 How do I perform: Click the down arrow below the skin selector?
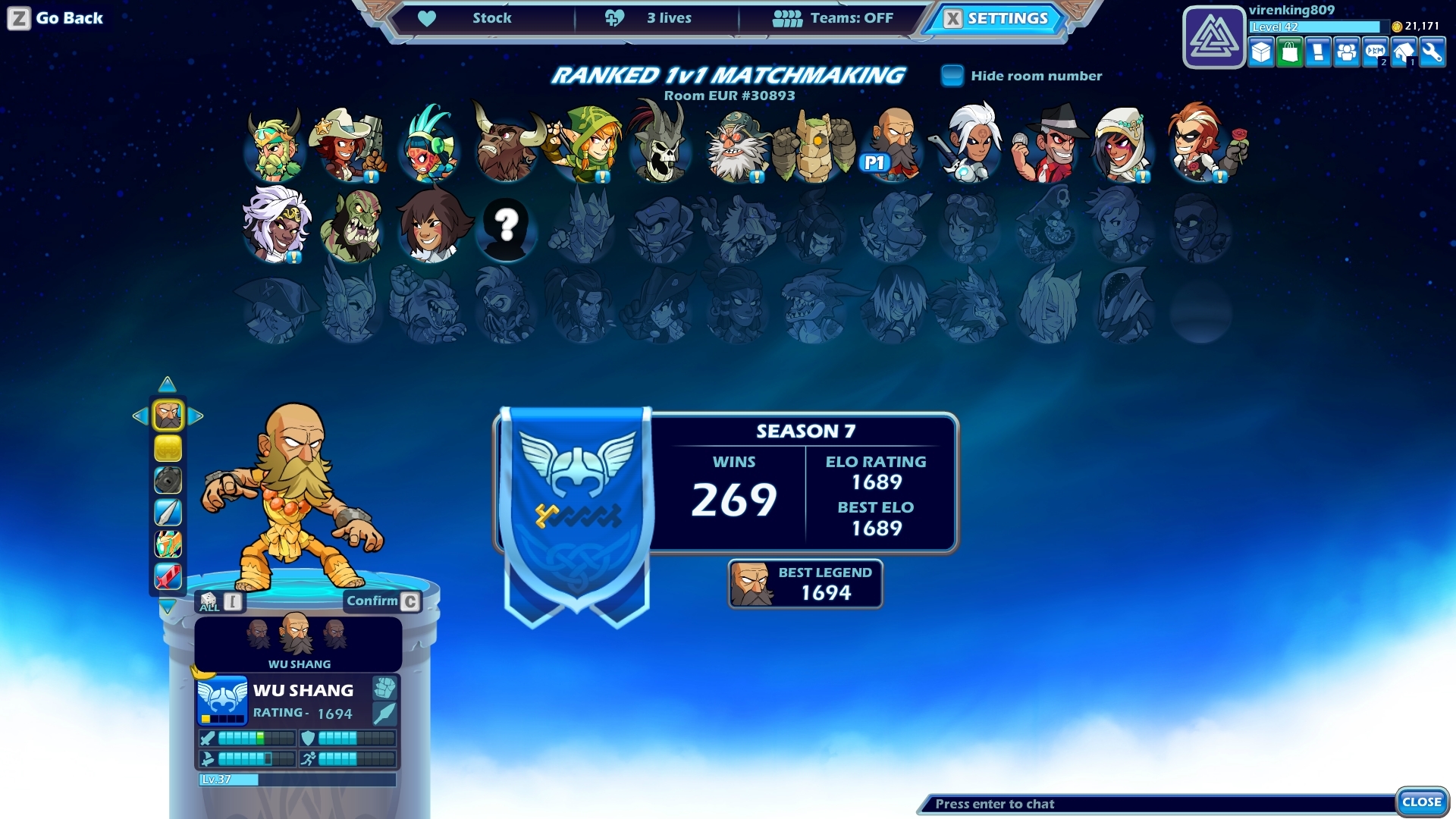pyautogui.click(x=167, y=605)
